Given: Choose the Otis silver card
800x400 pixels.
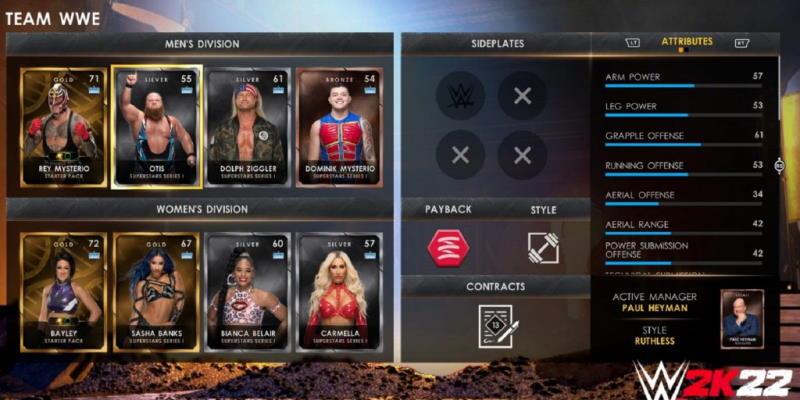Looking at the screenshot, I should coord(156,127).
